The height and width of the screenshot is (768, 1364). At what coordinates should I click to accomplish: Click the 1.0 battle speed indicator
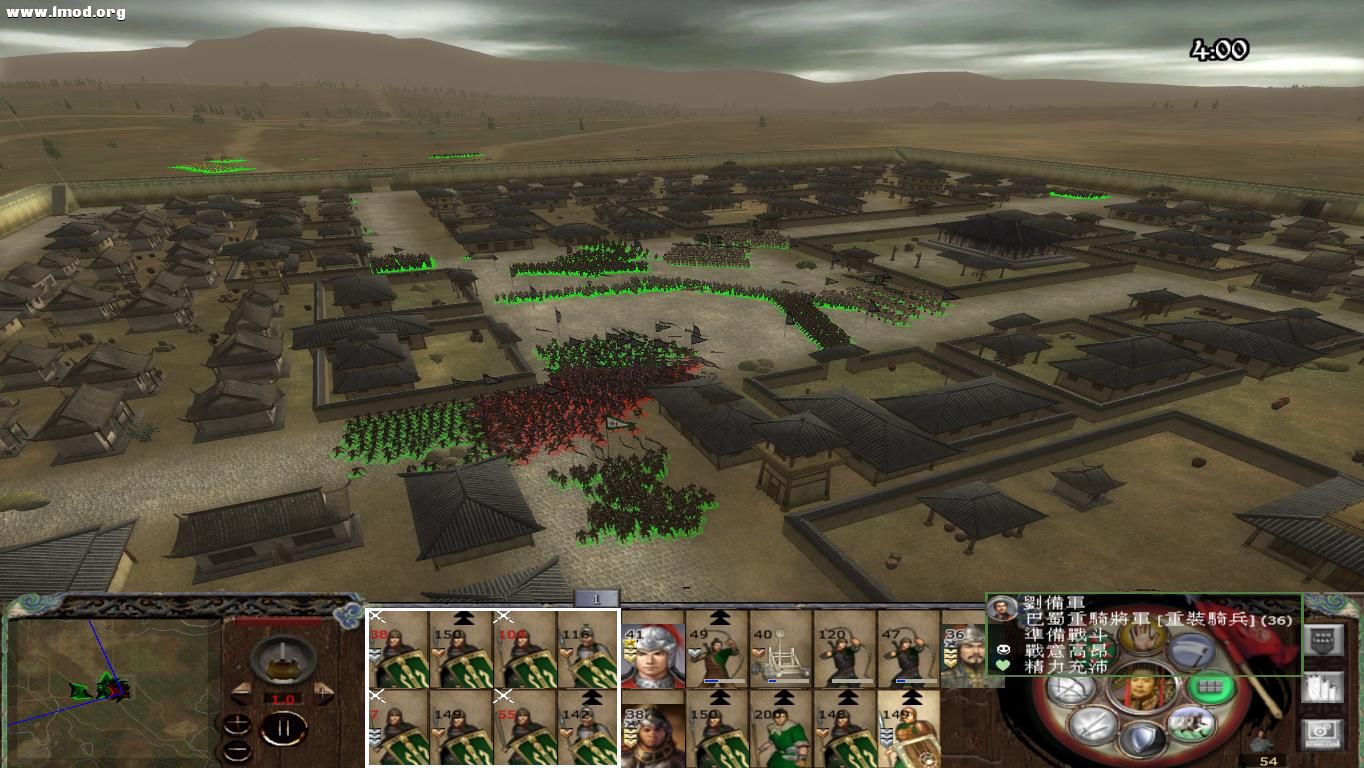pos(282,698)
